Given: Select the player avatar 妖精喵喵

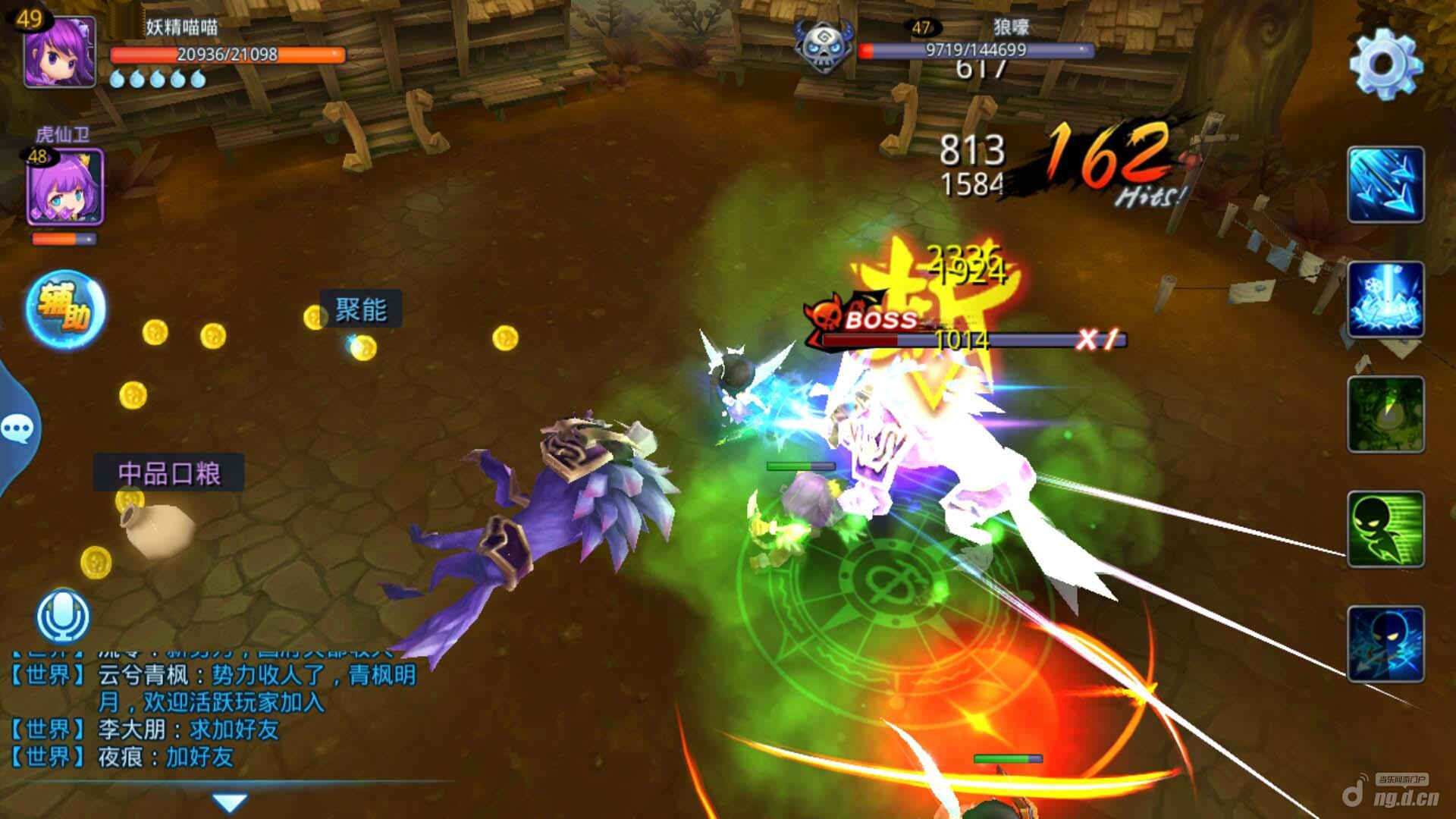Looking at the screenshot, I should coord(59,51).
